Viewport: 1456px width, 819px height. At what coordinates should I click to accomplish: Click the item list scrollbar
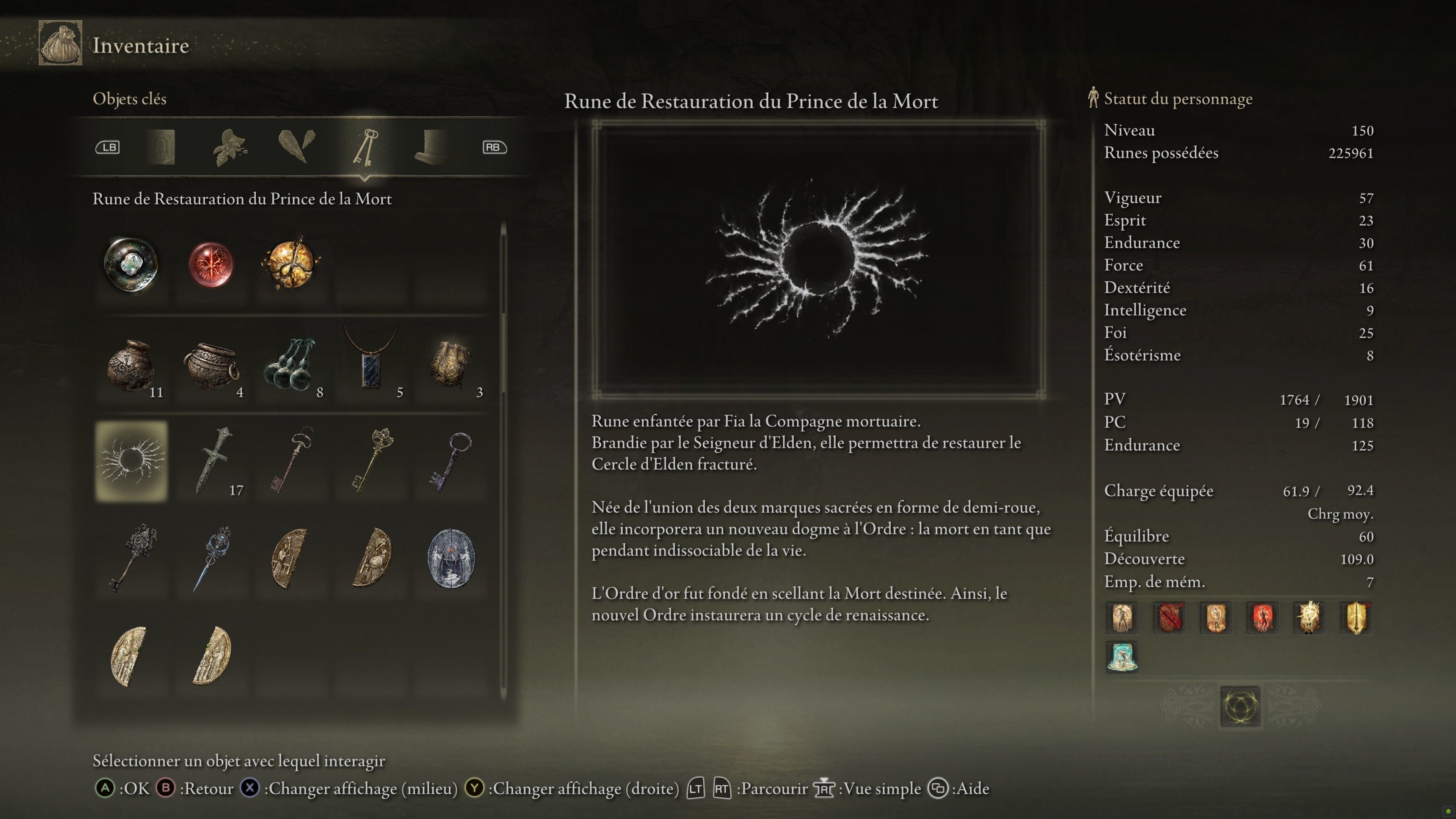point(503,461)
